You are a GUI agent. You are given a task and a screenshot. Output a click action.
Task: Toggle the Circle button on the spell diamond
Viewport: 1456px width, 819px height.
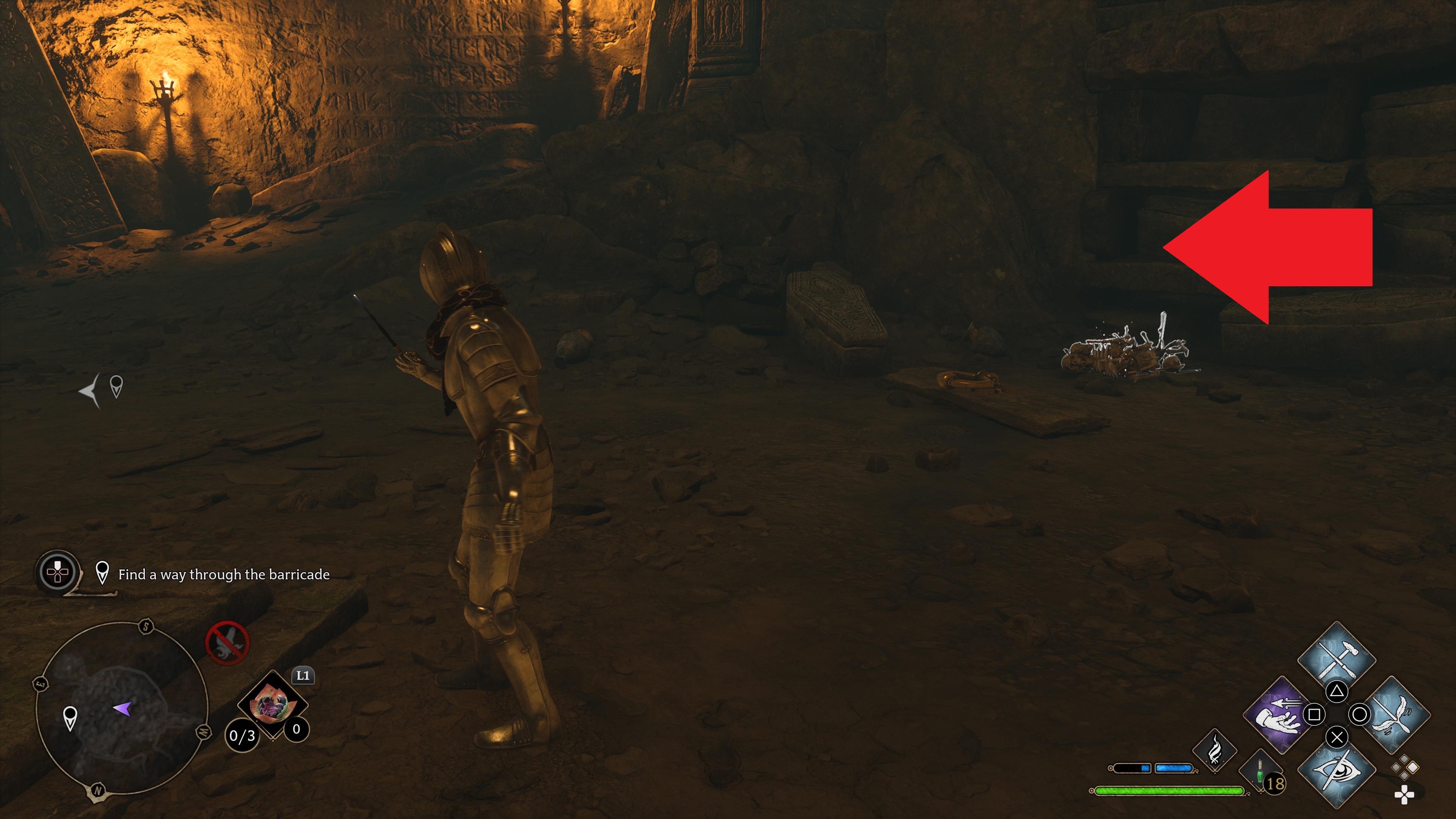click(x=1360, y=714)
